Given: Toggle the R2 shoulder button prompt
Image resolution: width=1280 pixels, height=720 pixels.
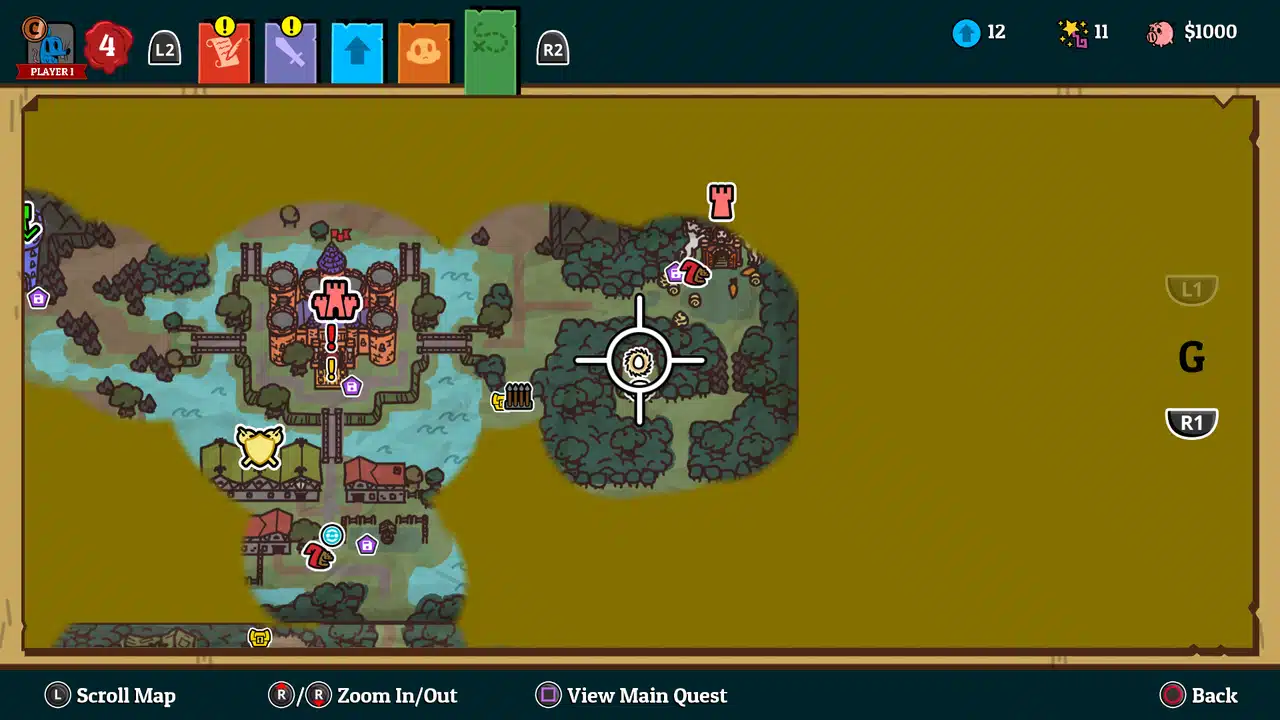Looking at the screenshot, I should pos(553,48).
